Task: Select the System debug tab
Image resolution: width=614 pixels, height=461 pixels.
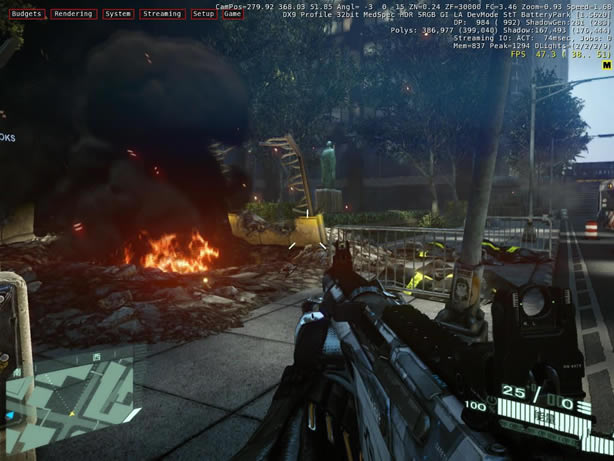Action: (x=118, y=14)
